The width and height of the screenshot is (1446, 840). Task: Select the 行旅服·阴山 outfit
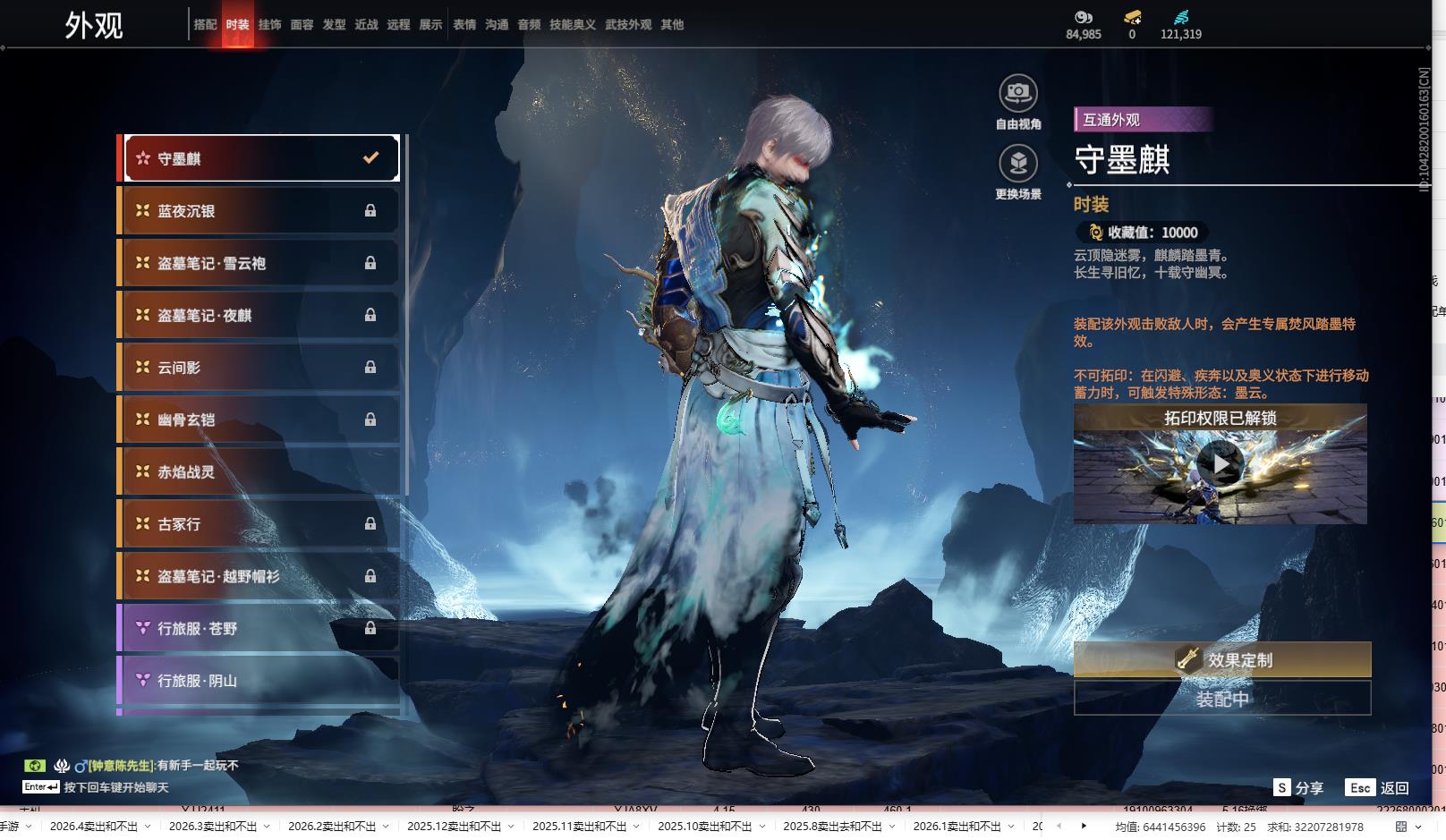click(259, 681)
